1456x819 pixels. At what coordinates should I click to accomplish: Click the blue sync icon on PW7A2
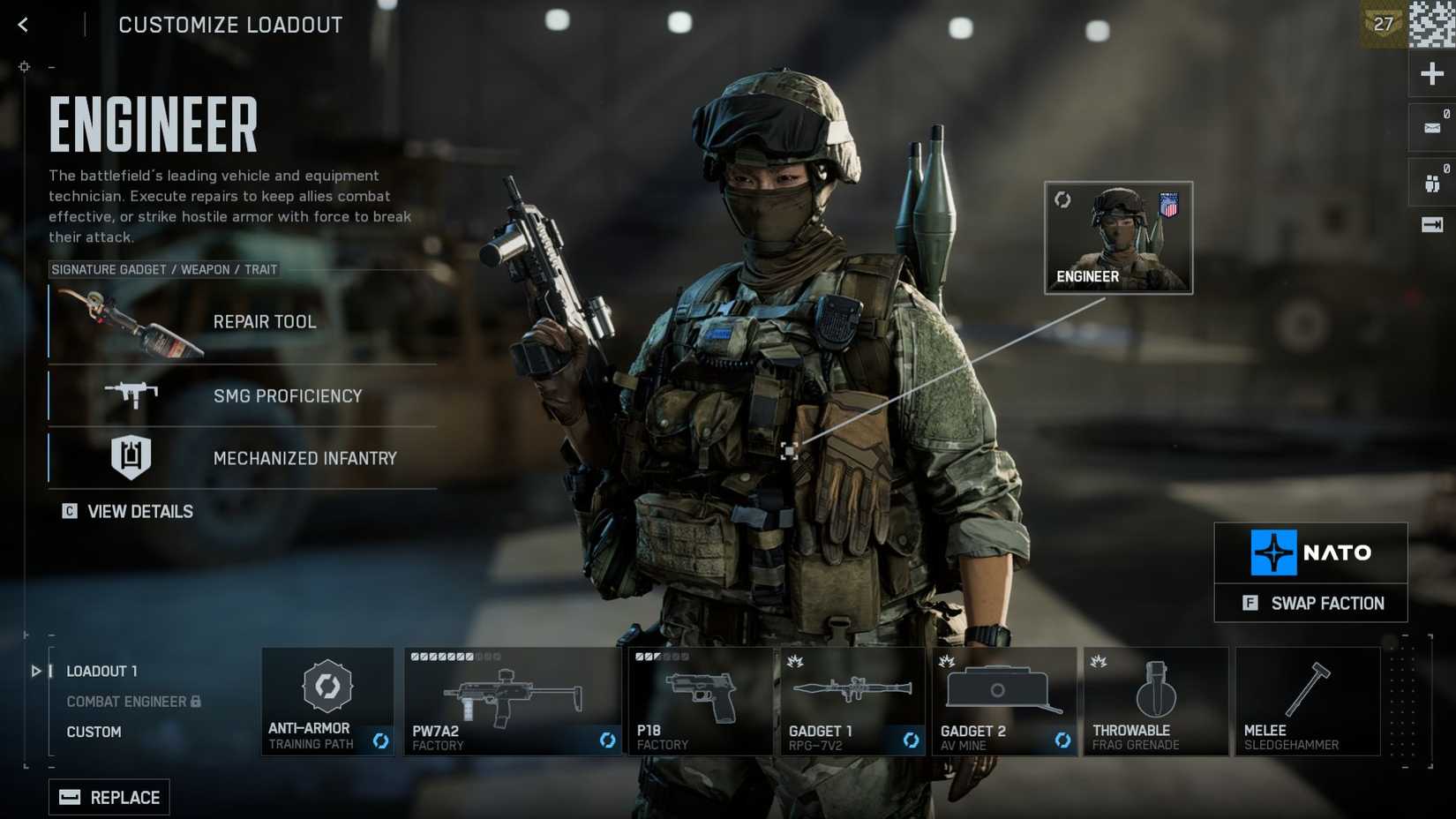[x=609, y=742]
